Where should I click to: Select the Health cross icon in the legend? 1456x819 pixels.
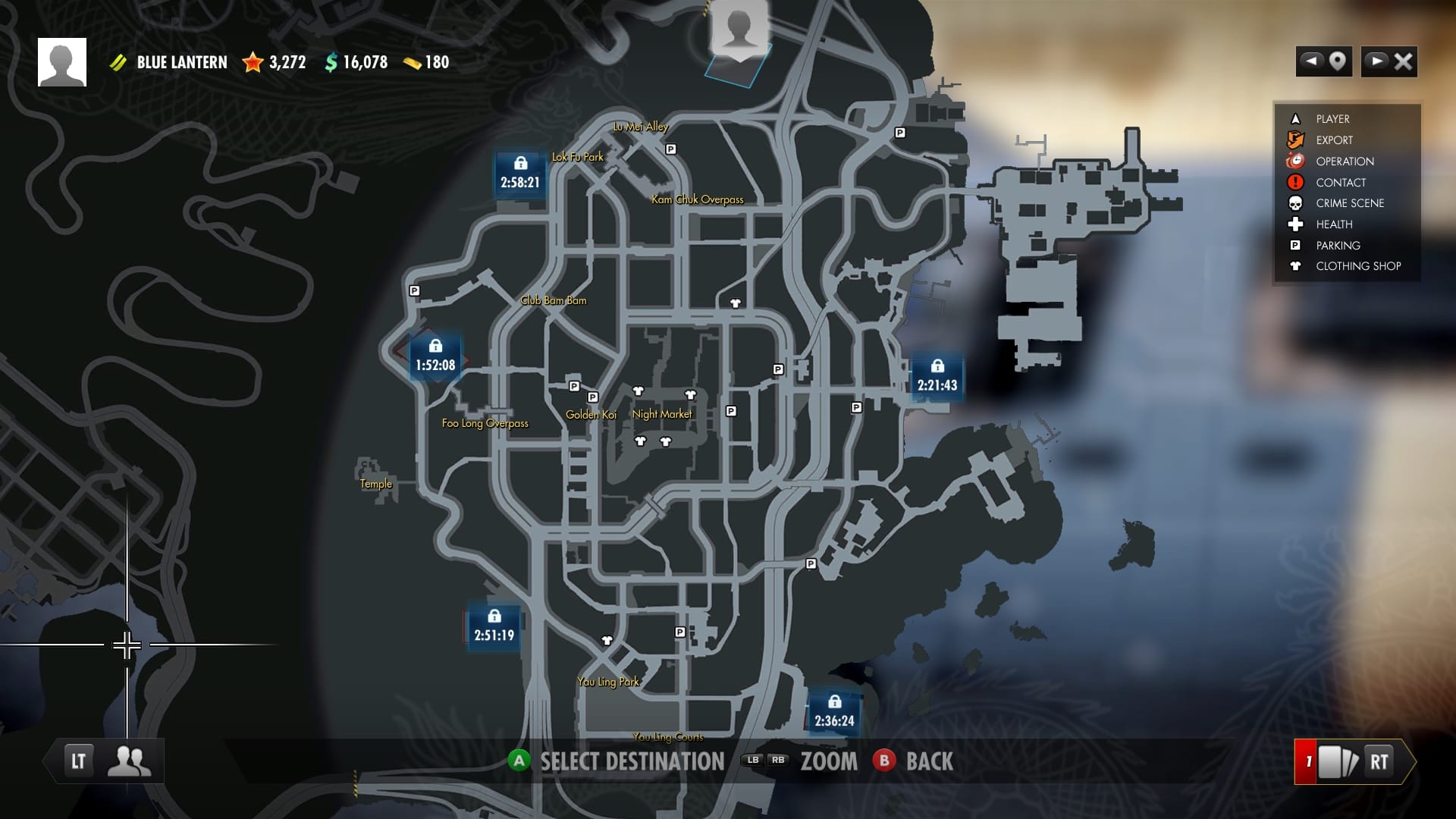tap(1294, 224)
